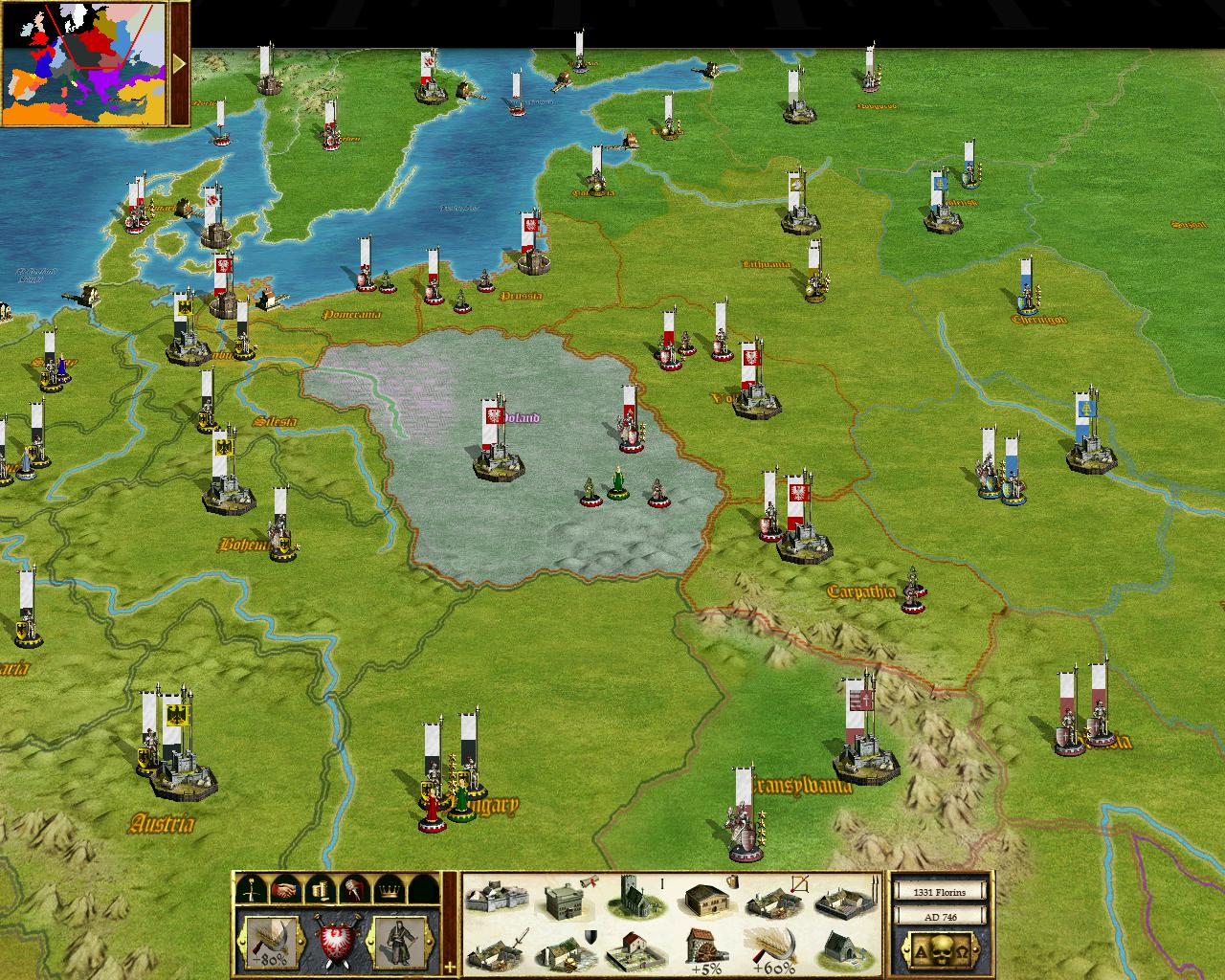Choose the stone keep with scroll icon
This screenshot has width=1225, height=980.
point(567,898)
